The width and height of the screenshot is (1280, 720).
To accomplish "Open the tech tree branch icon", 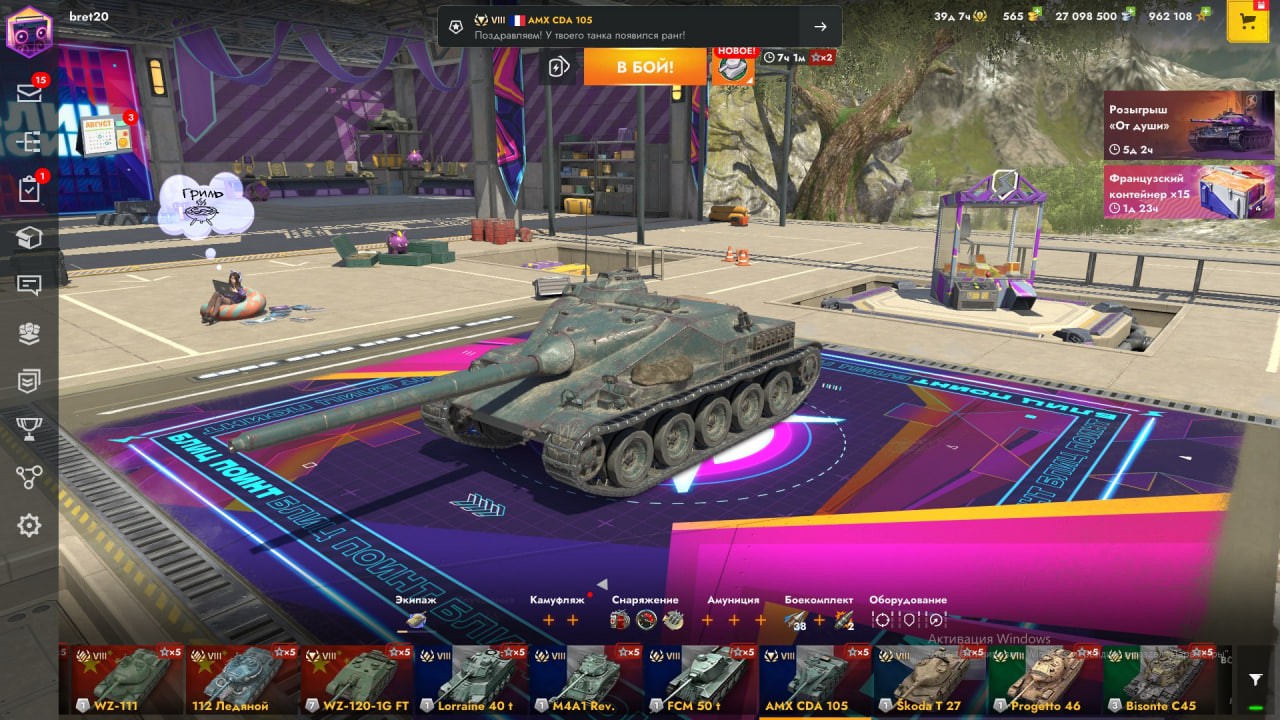I will click(29, 477).
